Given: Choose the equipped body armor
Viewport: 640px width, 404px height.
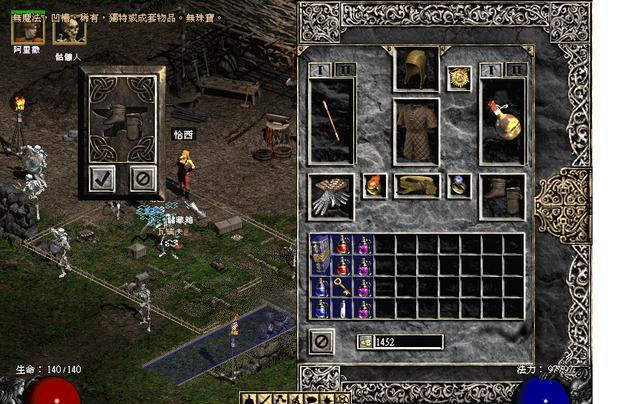Looking at the screenshot, I should [x=416, y=130].
